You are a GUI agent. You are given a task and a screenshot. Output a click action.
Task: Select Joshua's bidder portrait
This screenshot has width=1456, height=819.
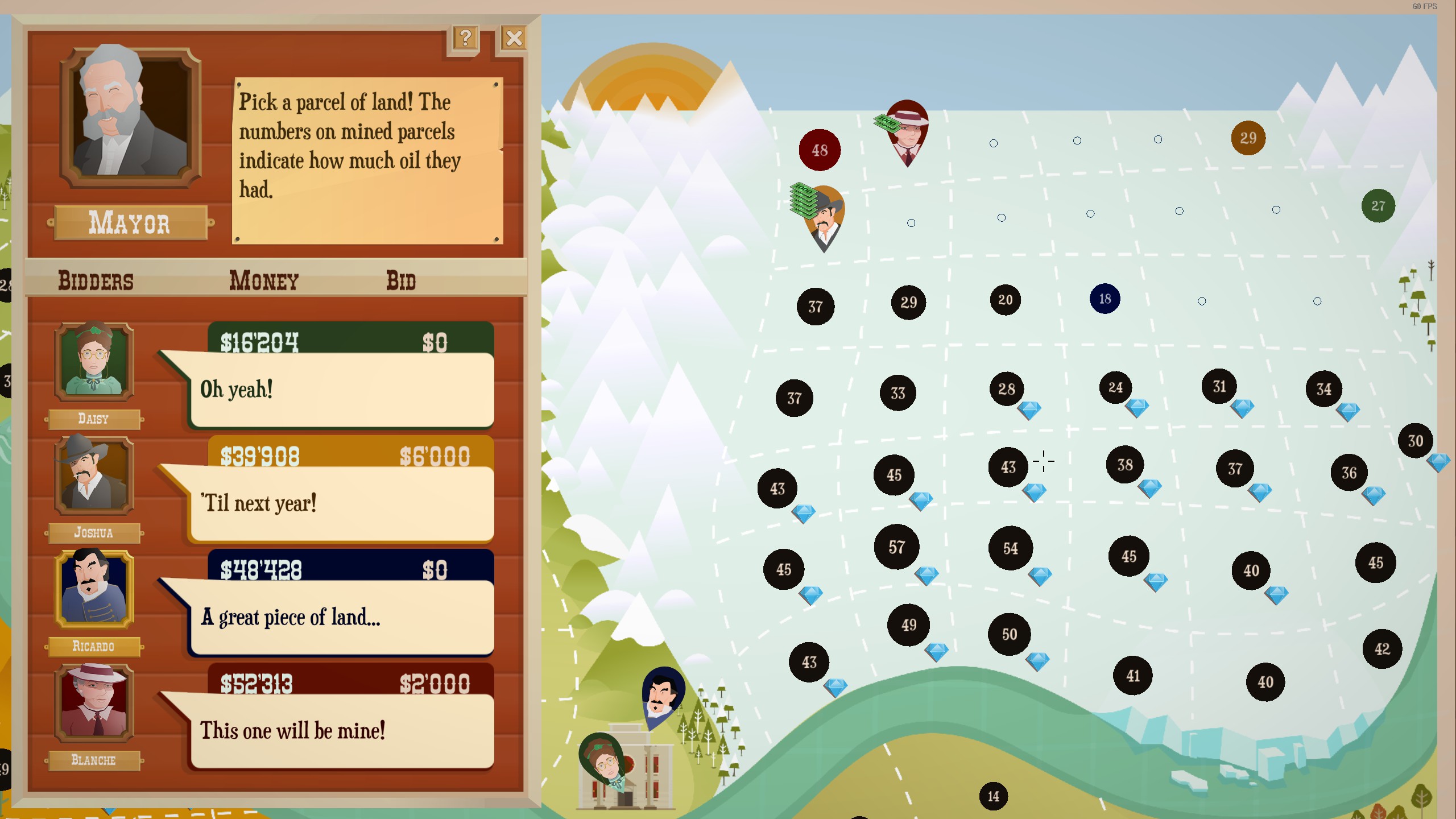pyautogui.click(x=94, y=475)
